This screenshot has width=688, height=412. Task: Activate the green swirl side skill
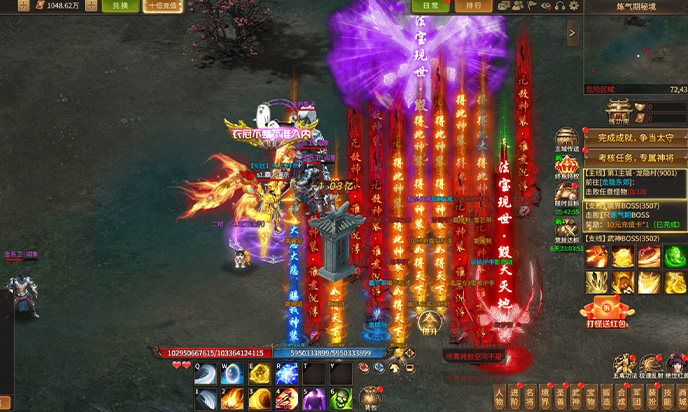coord(675,256)
